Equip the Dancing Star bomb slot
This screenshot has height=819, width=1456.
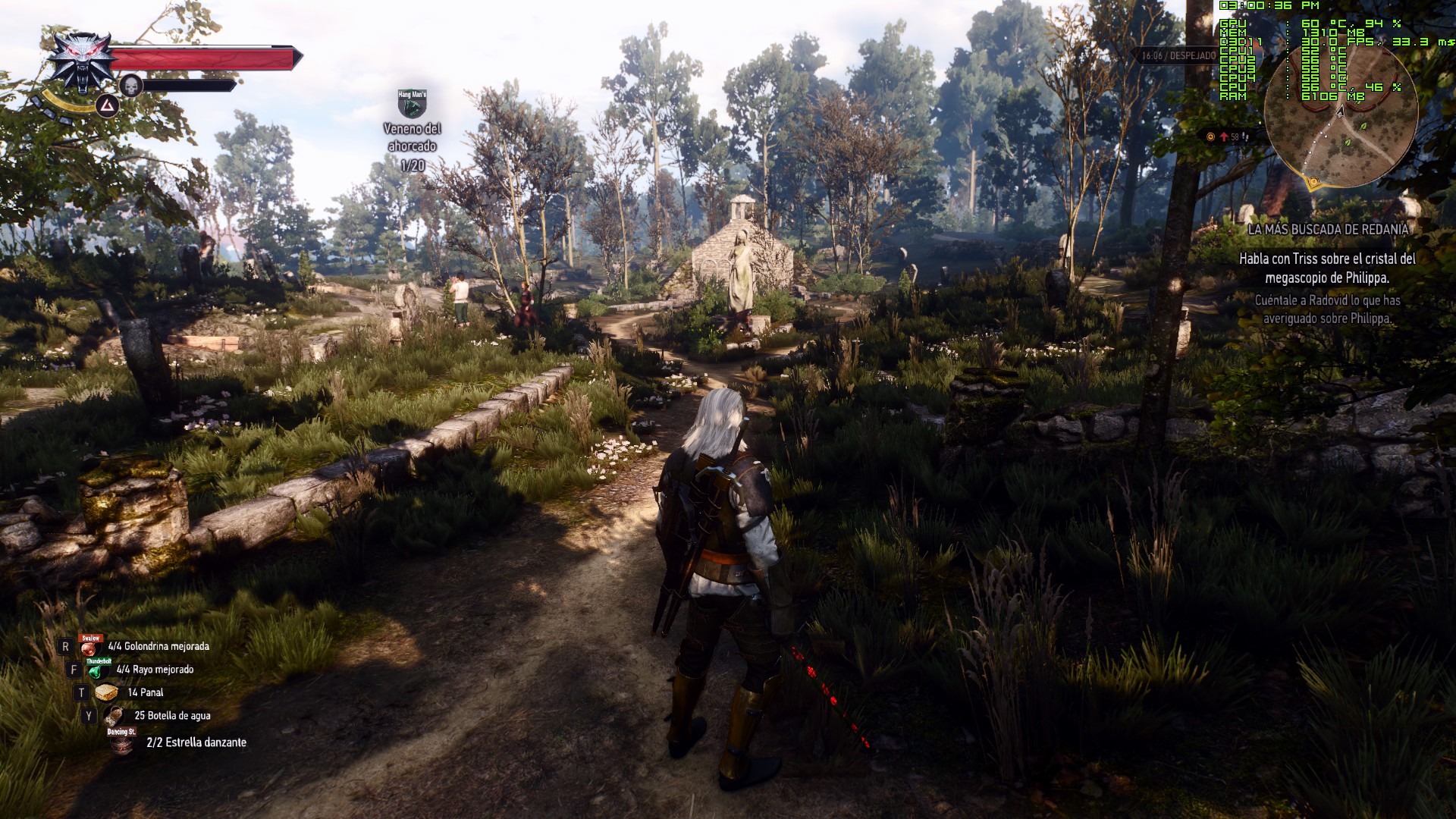(121, 742)
